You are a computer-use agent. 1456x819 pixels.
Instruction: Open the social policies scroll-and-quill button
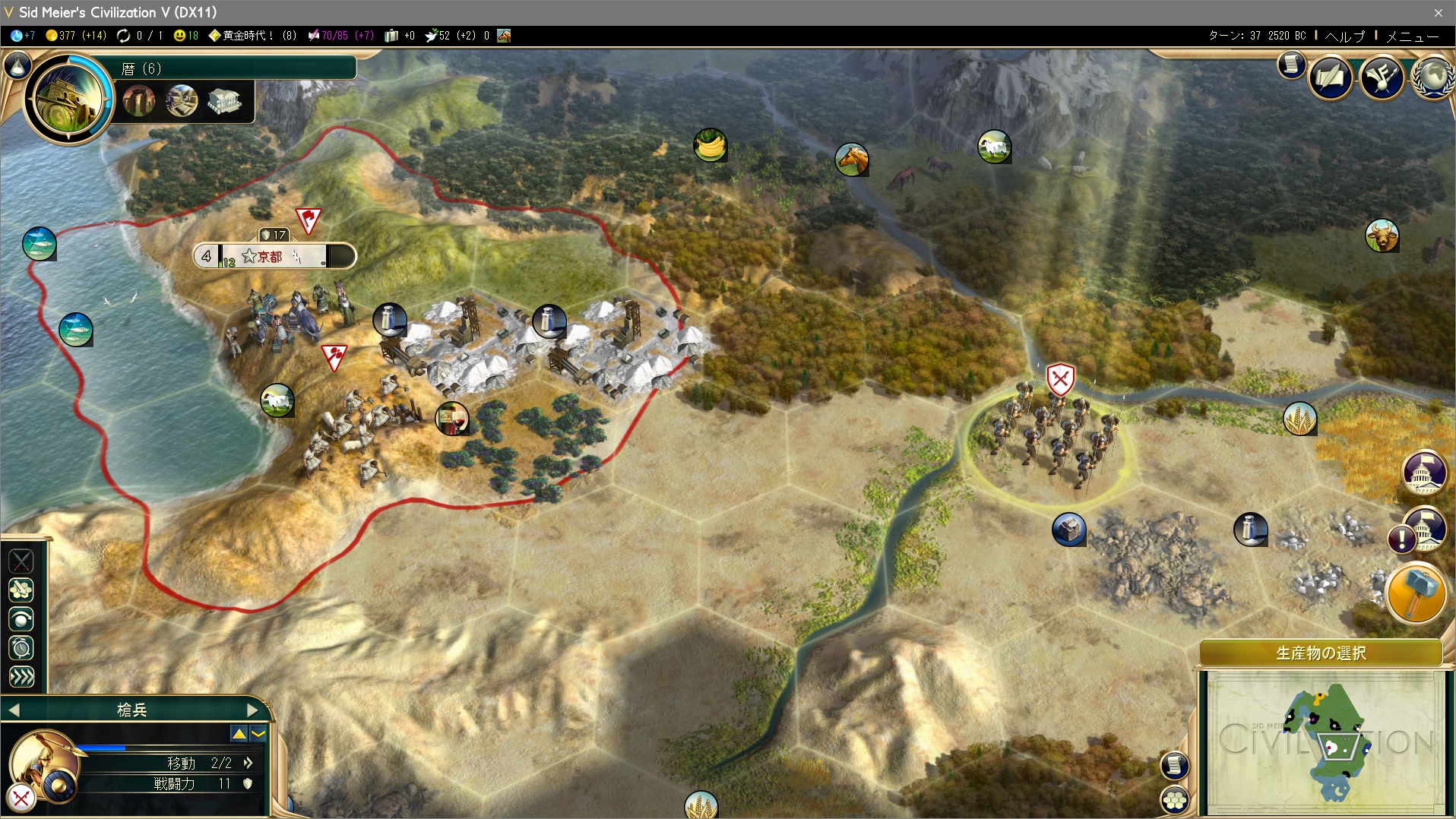click(x=1330, y=77)
